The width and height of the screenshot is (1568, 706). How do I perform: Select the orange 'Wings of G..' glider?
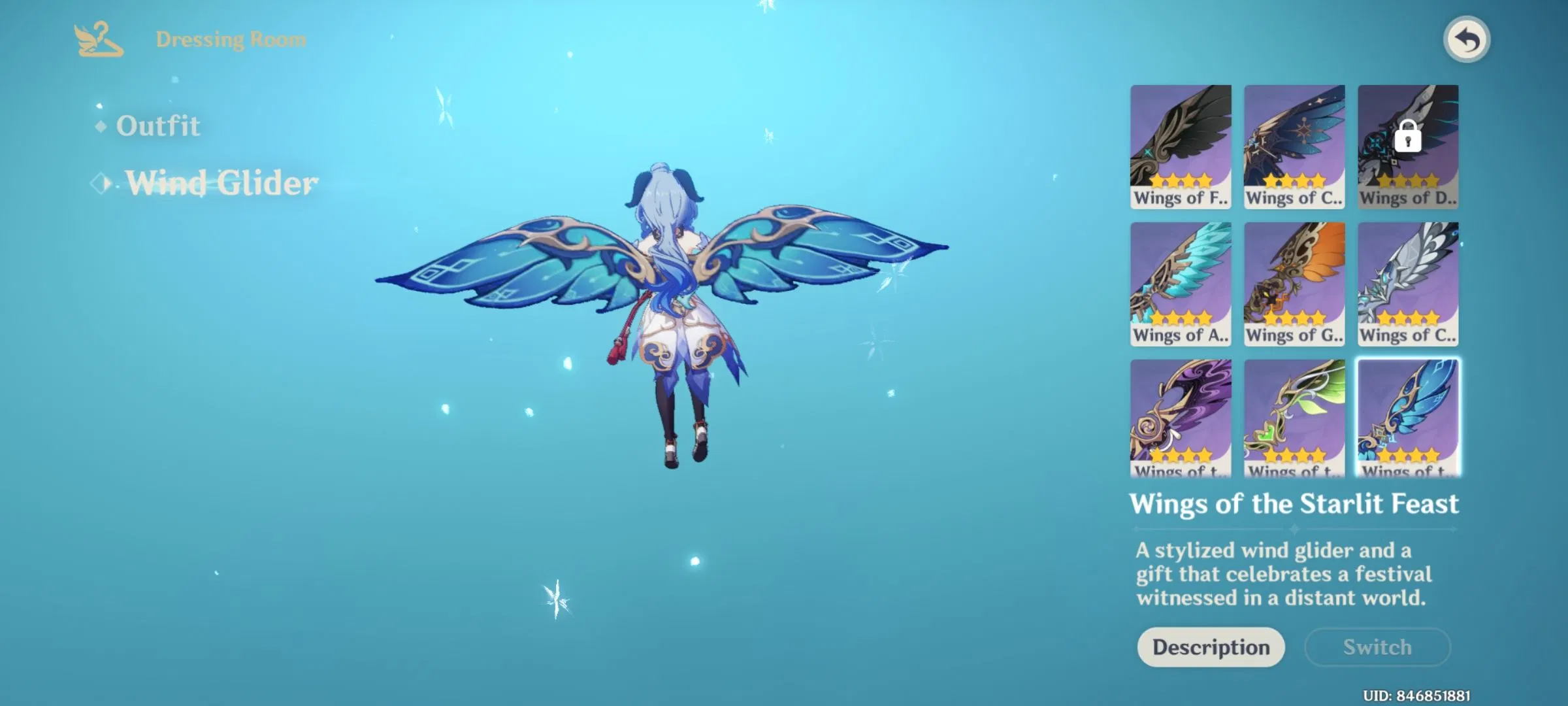1294,284
